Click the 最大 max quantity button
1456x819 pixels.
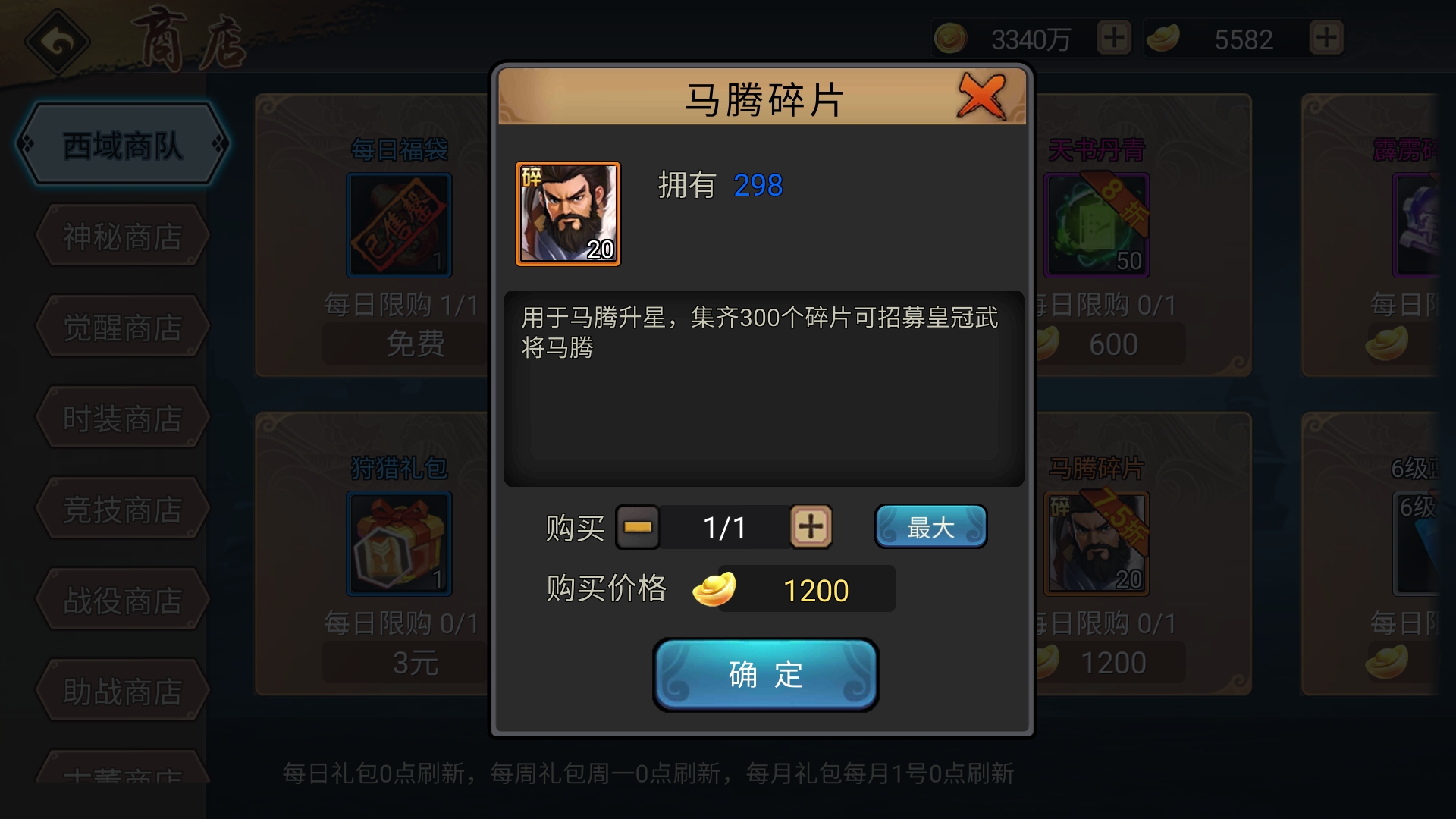coord(930,526)
